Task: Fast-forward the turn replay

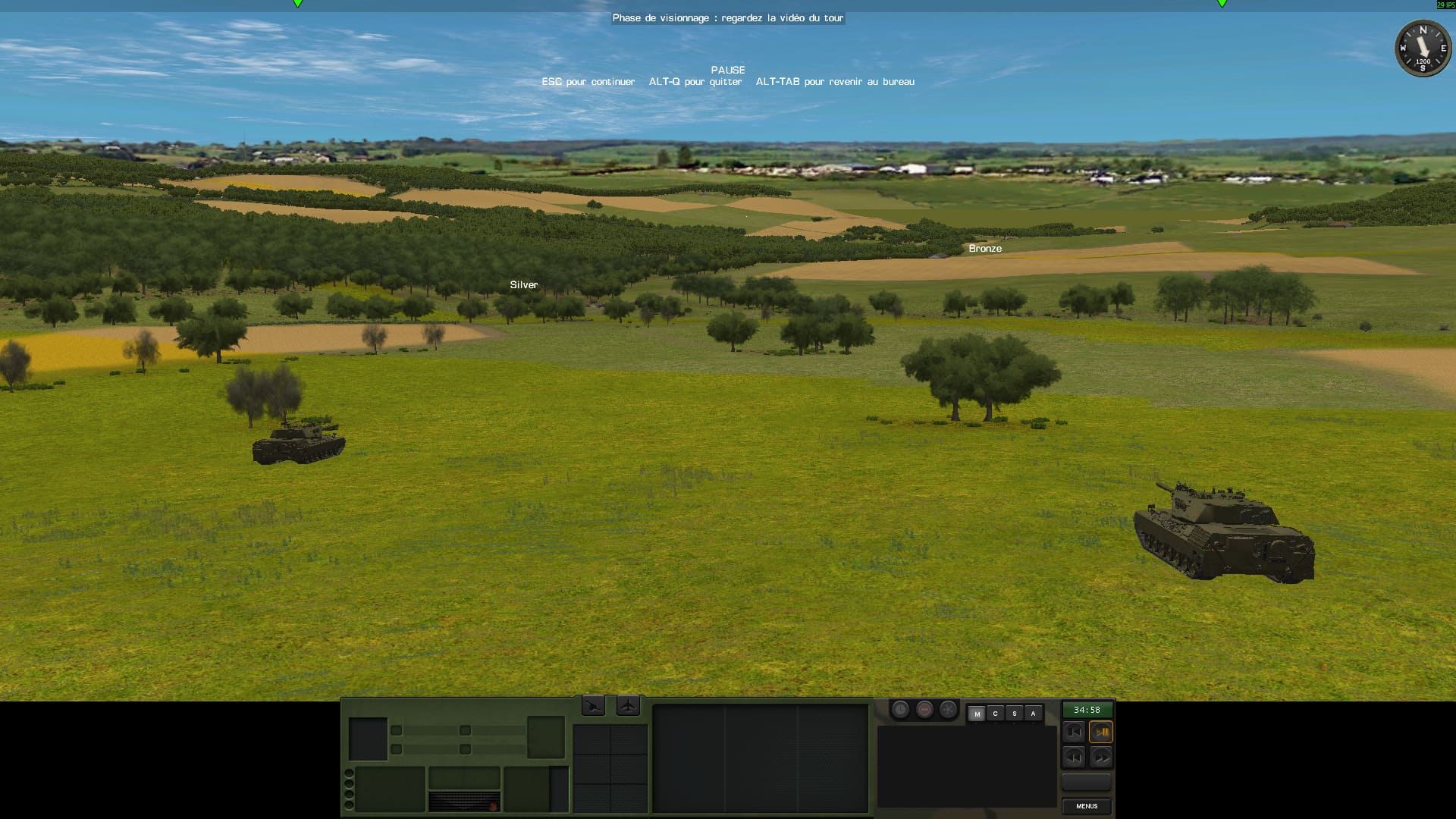Action: pyautogui.click(x=1101, y=757)
